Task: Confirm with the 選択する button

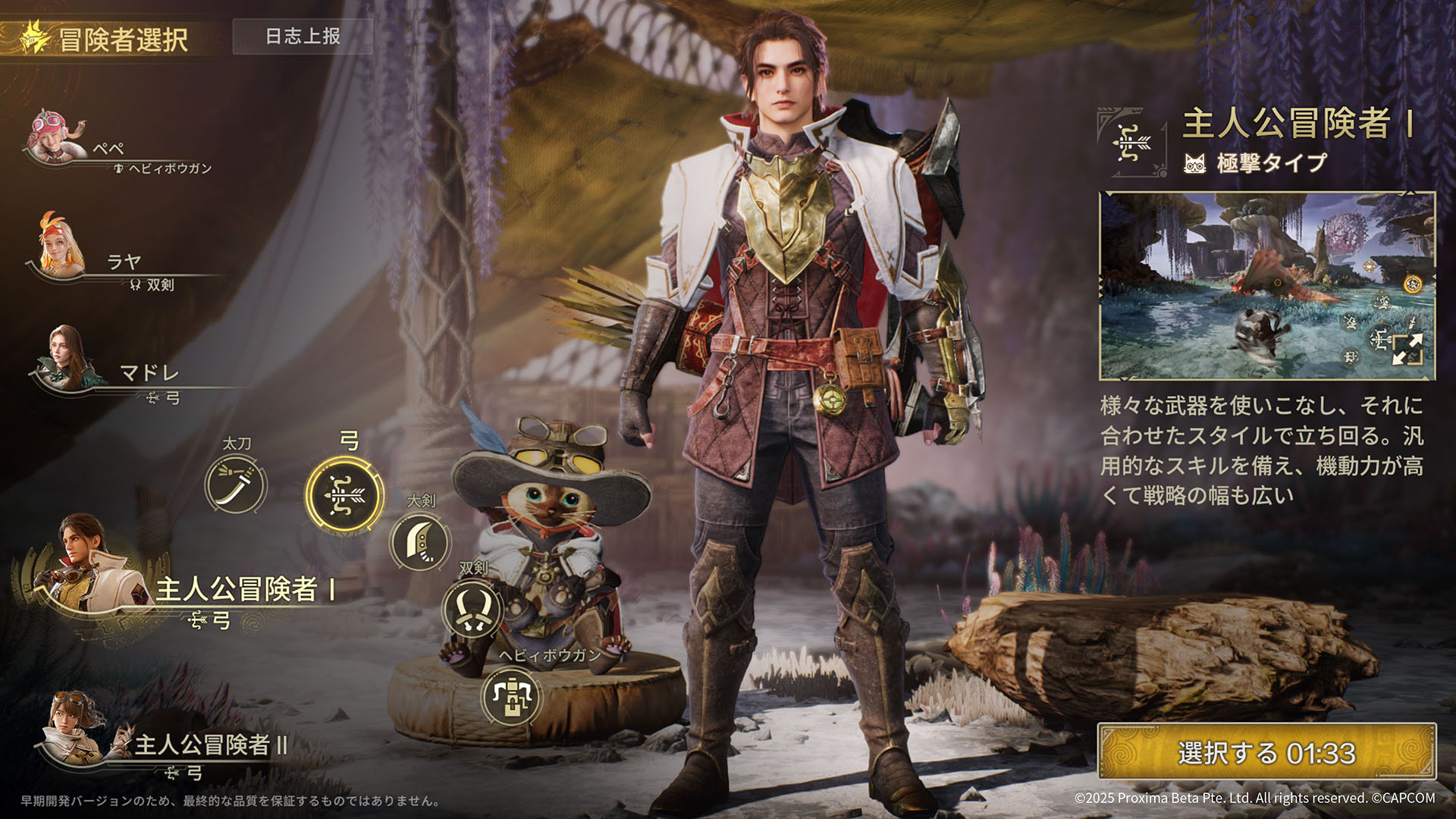Action: click(x=1266, y=752)
